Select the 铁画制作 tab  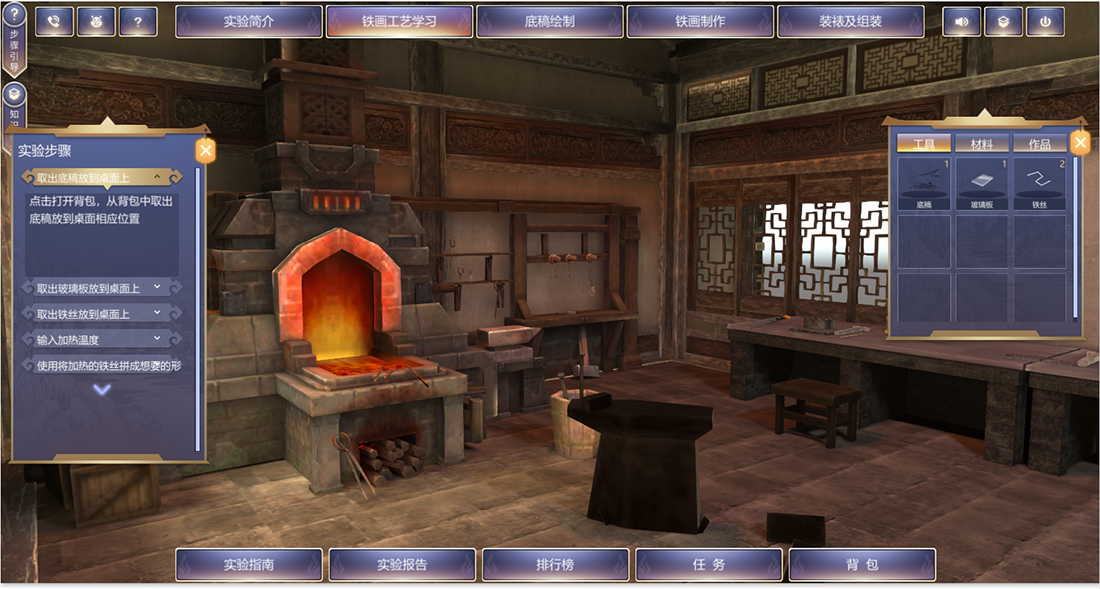[700, 21]
